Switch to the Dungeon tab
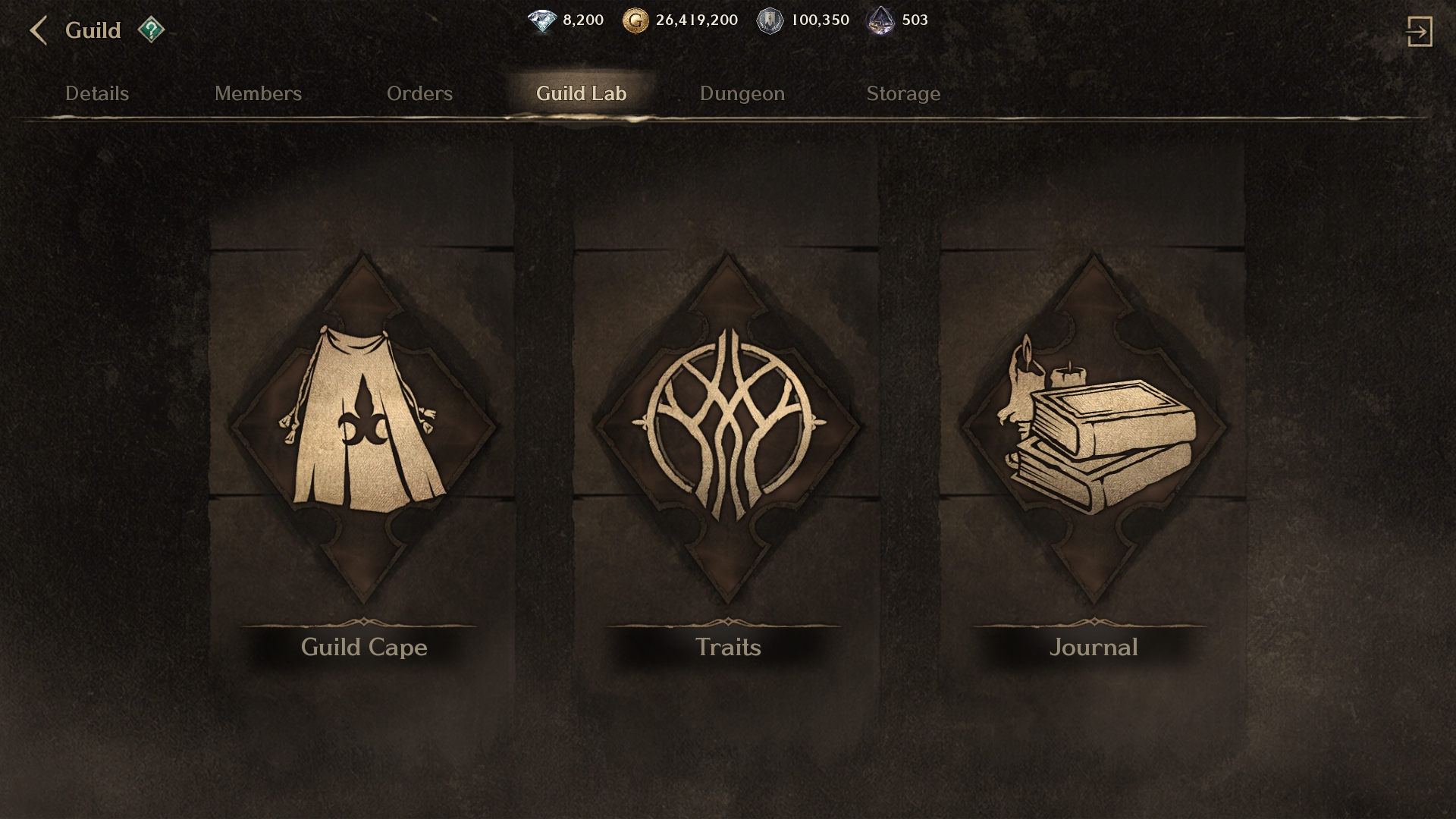 (742, 93)
